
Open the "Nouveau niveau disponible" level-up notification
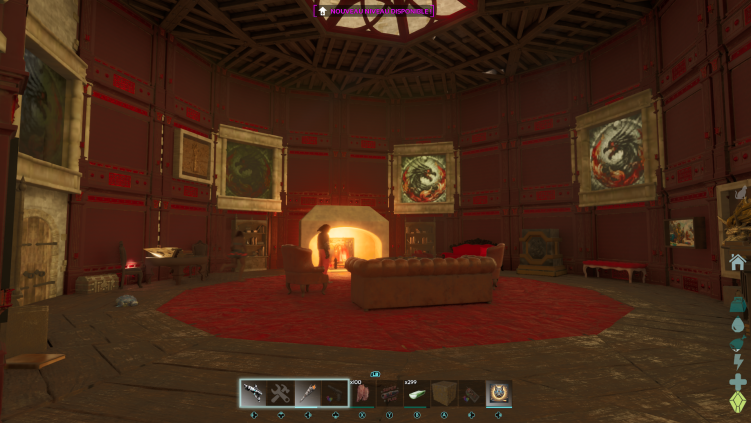[375, 11]
